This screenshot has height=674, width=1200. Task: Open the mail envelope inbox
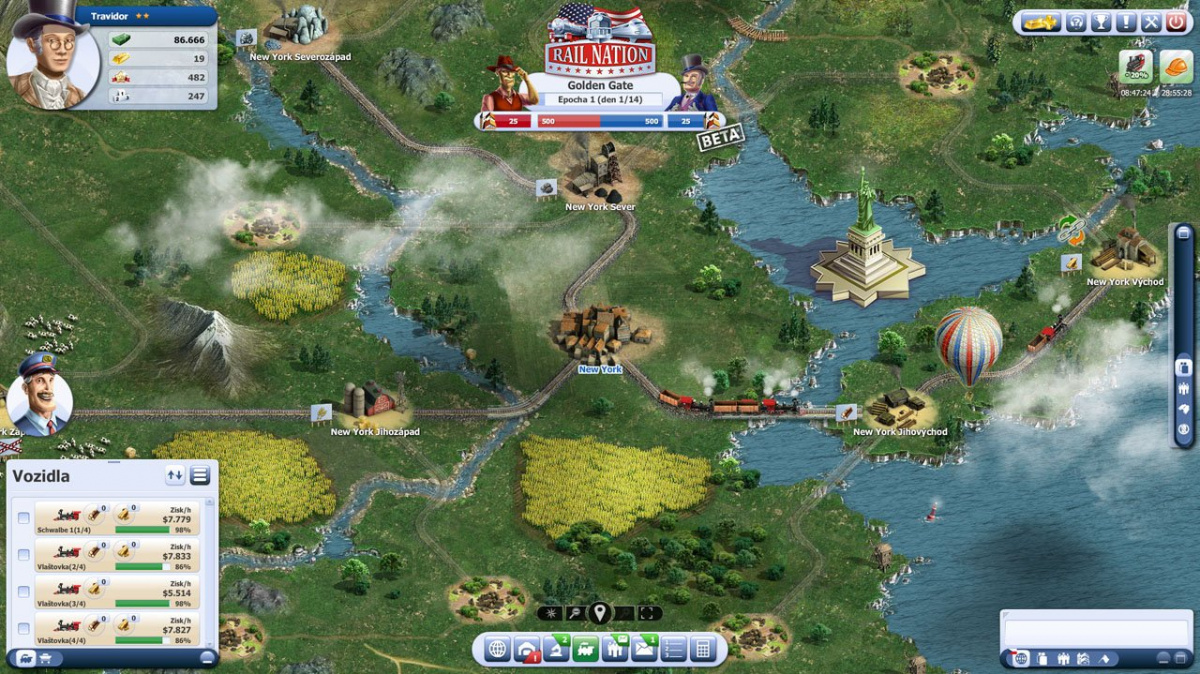coord(644,649)
